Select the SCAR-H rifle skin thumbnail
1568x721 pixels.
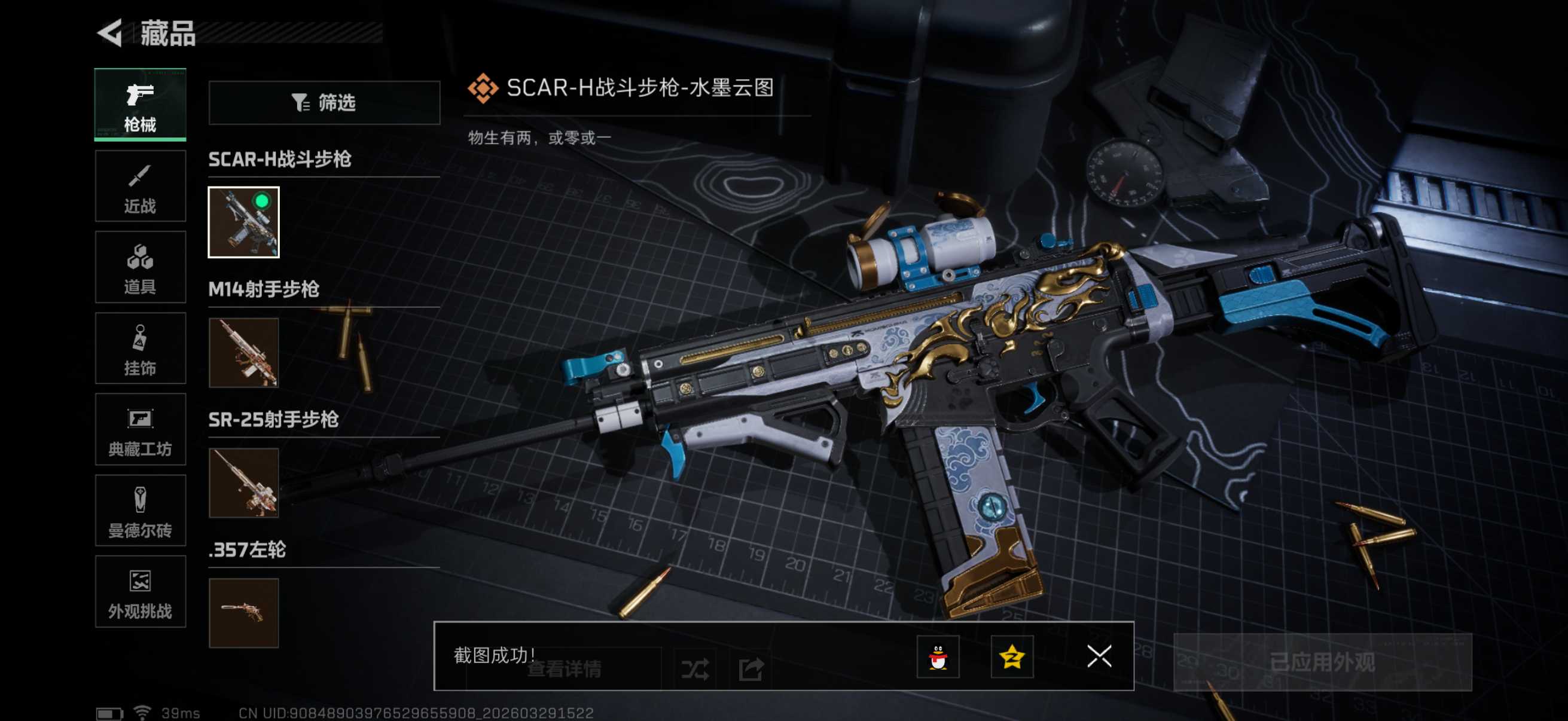pos(243,222)
